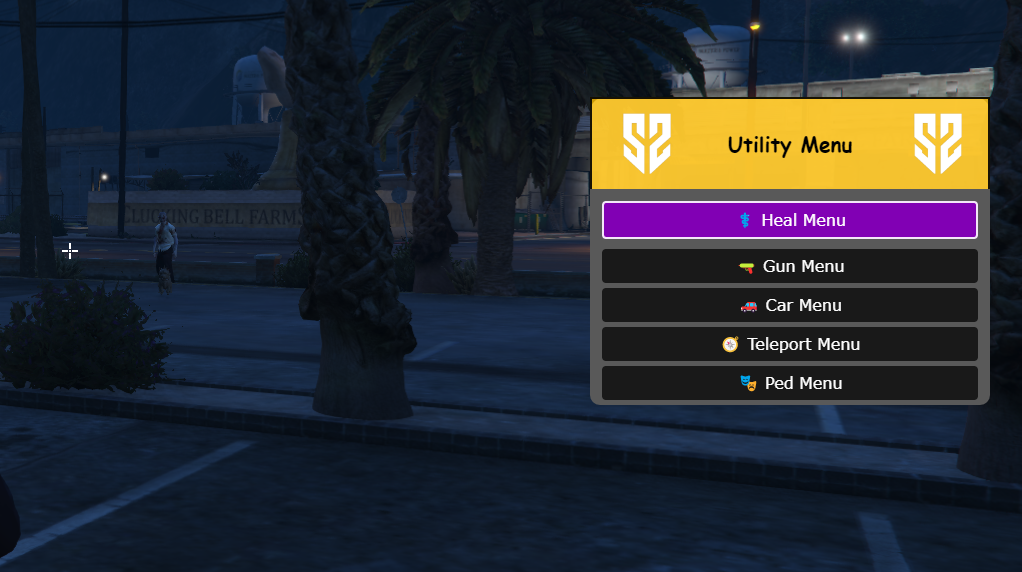Image resolution: width=1022 pixels, height=572 pixels.
Task: Open the Heal Menu entry
Action: [x=789, y=220]
